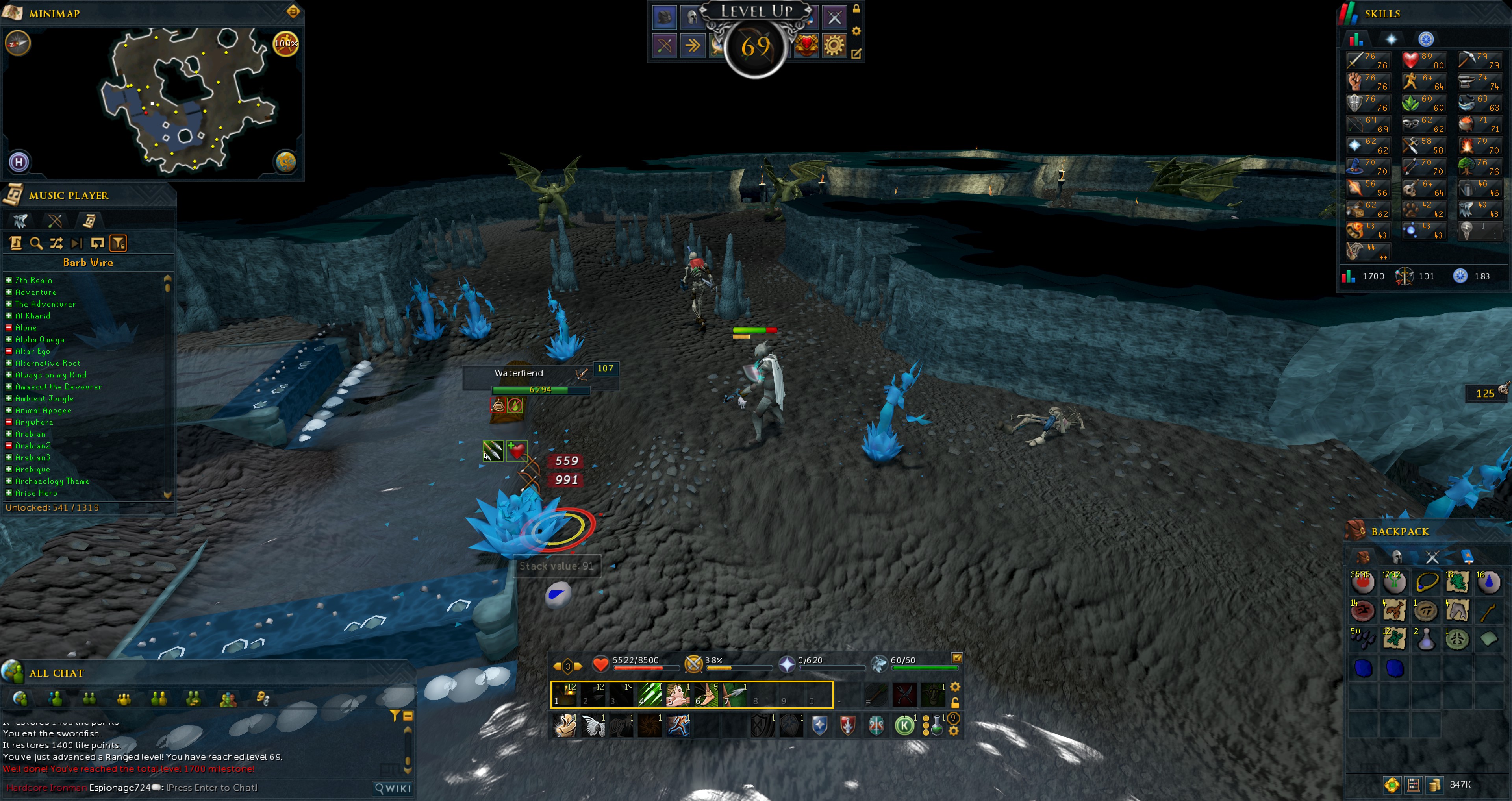
Task: Activate the ranged ability in action slot 4
Action: pos(650,695)
